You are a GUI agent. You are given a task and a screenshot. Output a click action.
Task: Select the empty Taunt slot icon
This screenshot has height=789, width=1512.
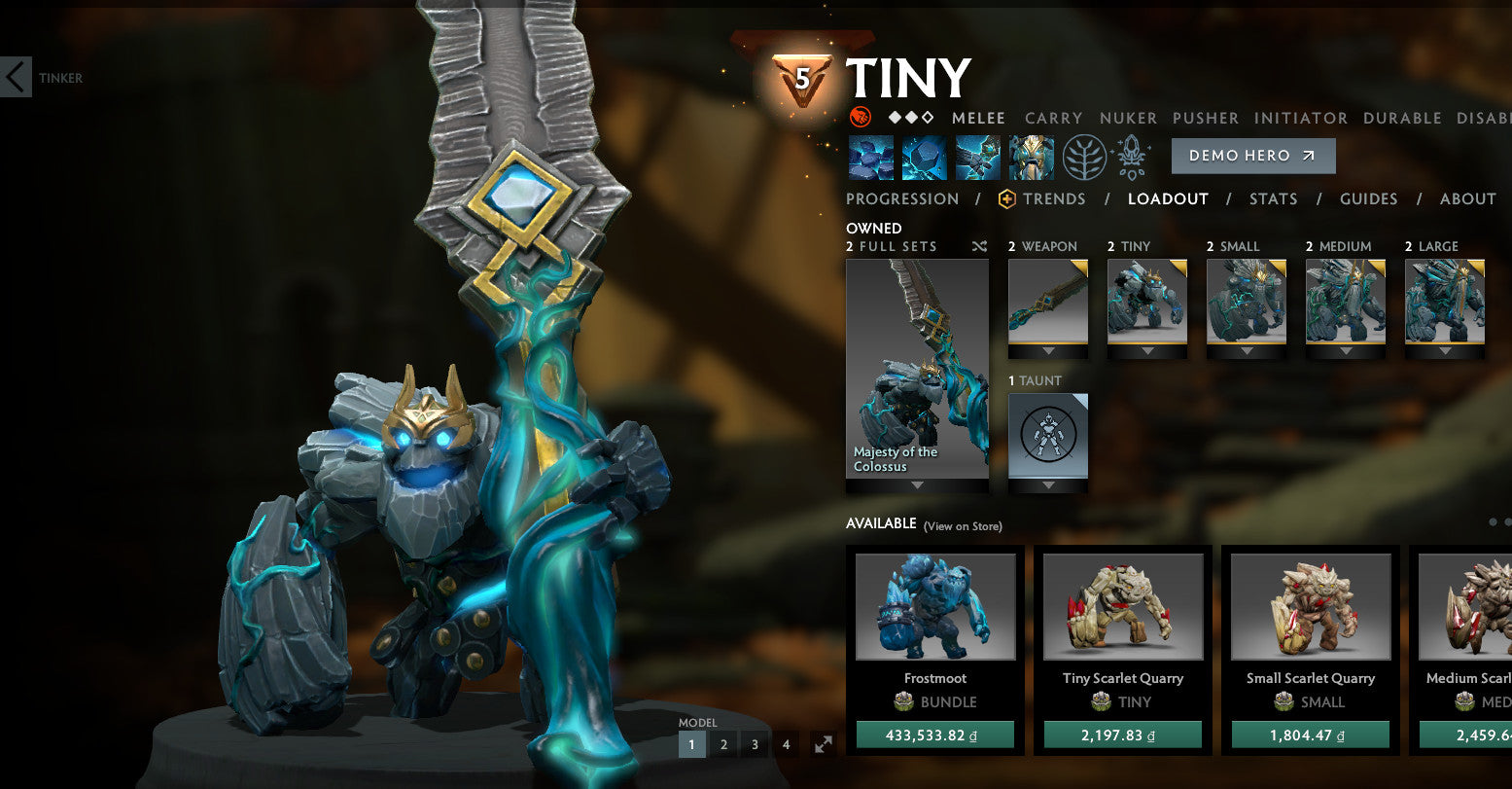[1047, 434]
